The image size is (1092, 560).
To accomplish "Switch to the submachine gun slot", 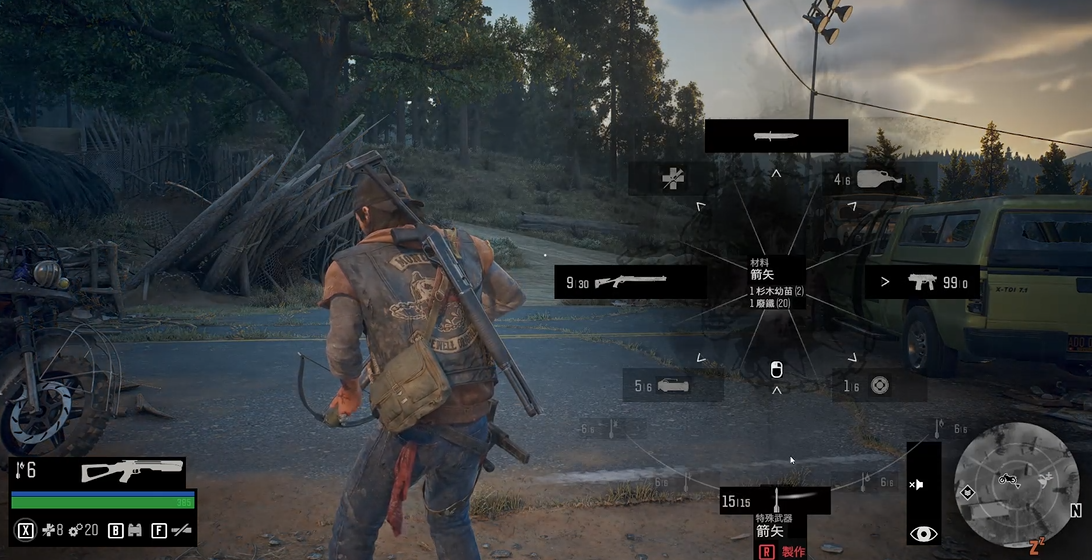I will coord(921,282).
